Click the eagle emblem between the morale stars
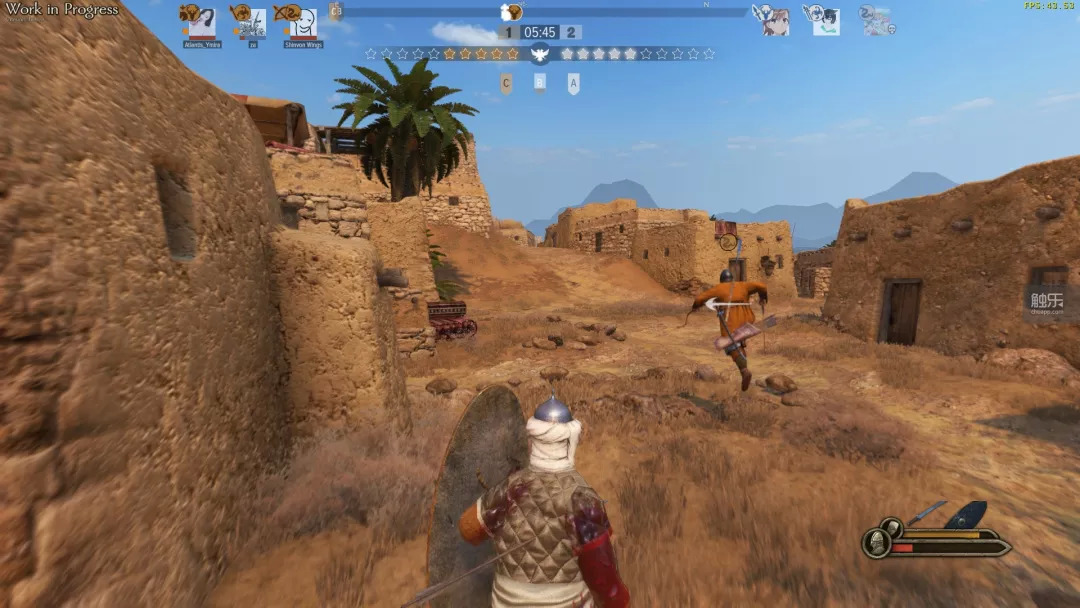Viewport: 1080px width, 608px height. pos(540,54)
